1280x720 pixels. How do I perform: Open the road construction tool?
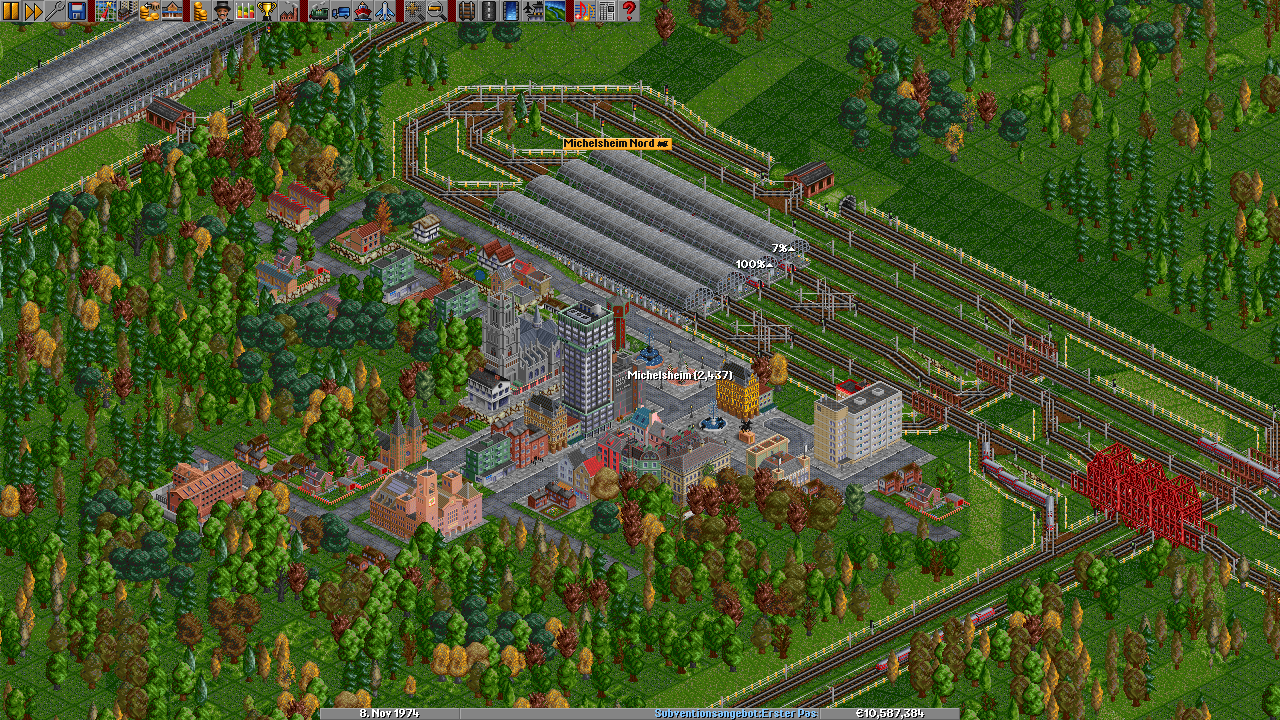pyautogui.click(x=487, y=11)
